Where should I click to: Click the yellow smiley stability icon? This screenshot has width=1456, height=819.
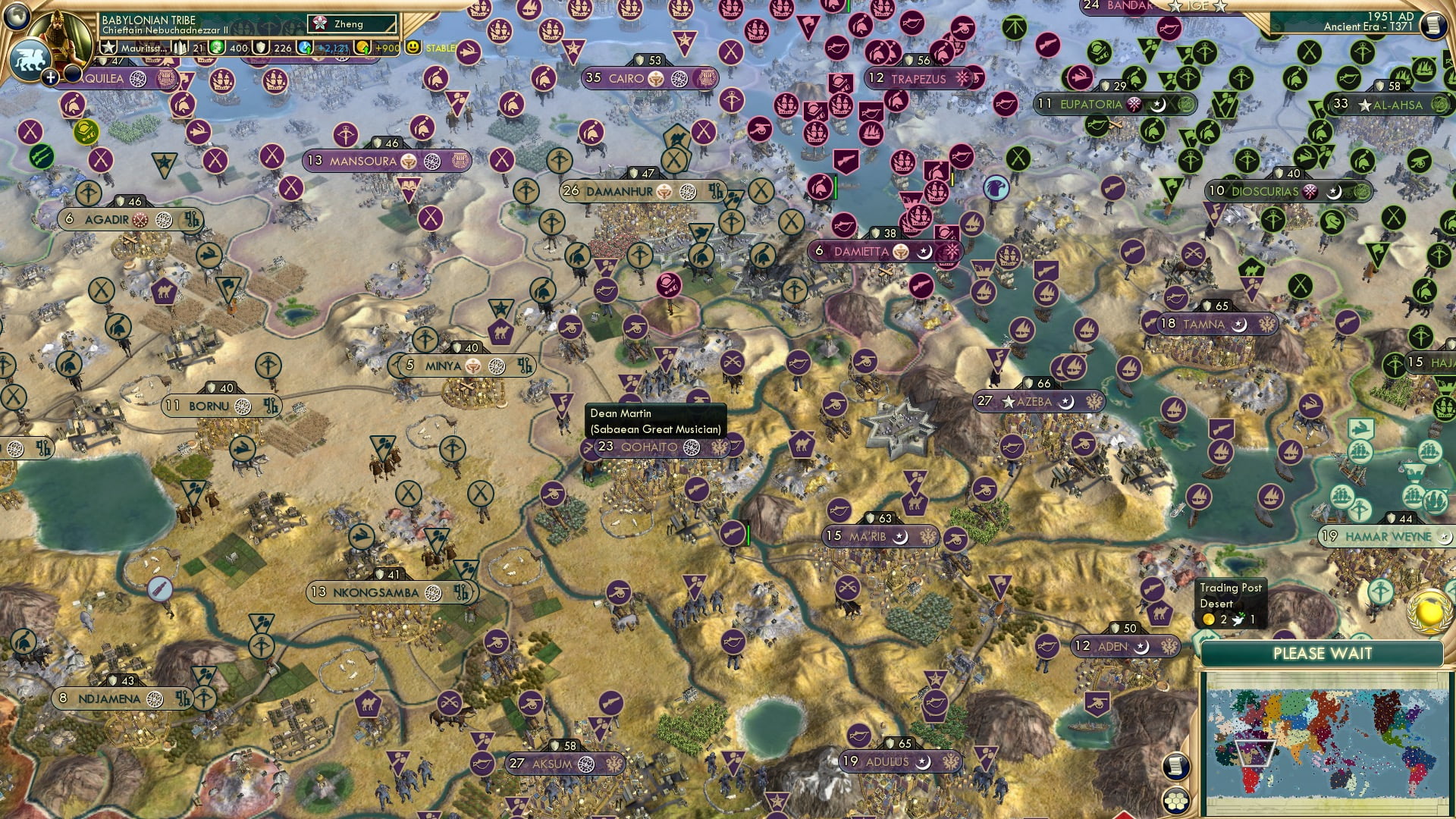(413, 47)
